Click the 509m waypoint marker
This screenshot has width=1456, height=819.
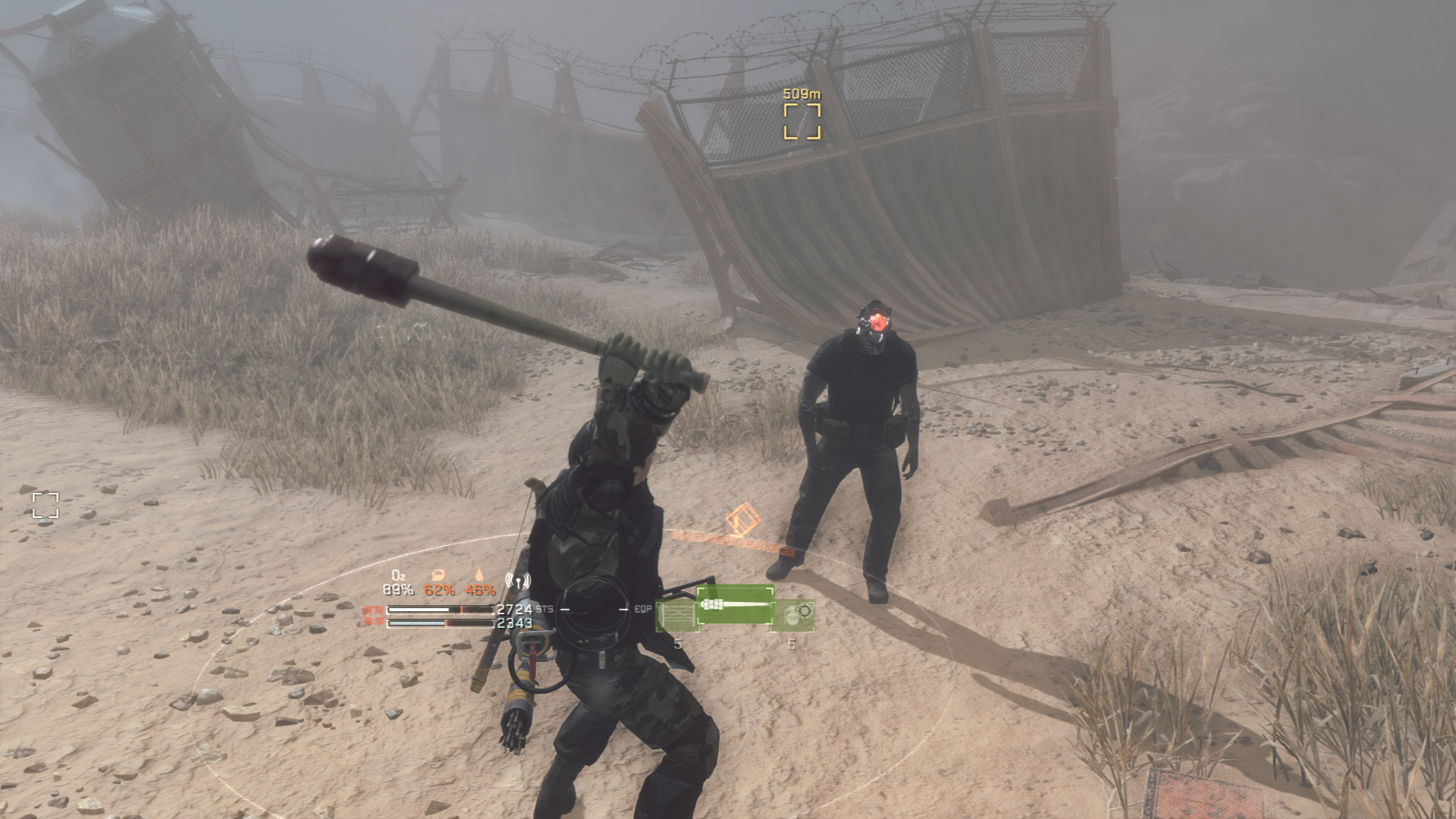(802, 121)
